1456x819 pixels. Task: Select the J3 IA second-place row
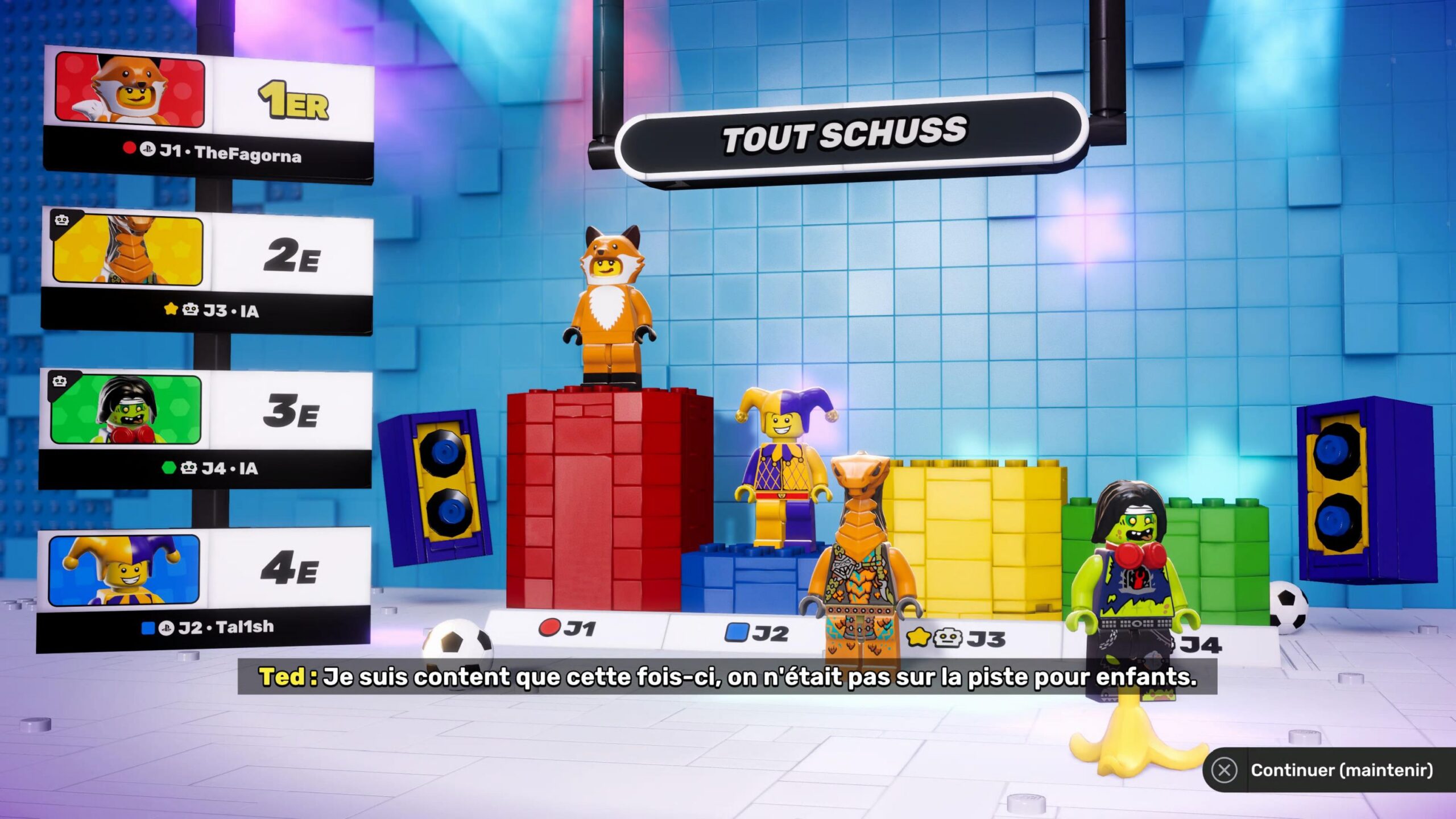207,270
